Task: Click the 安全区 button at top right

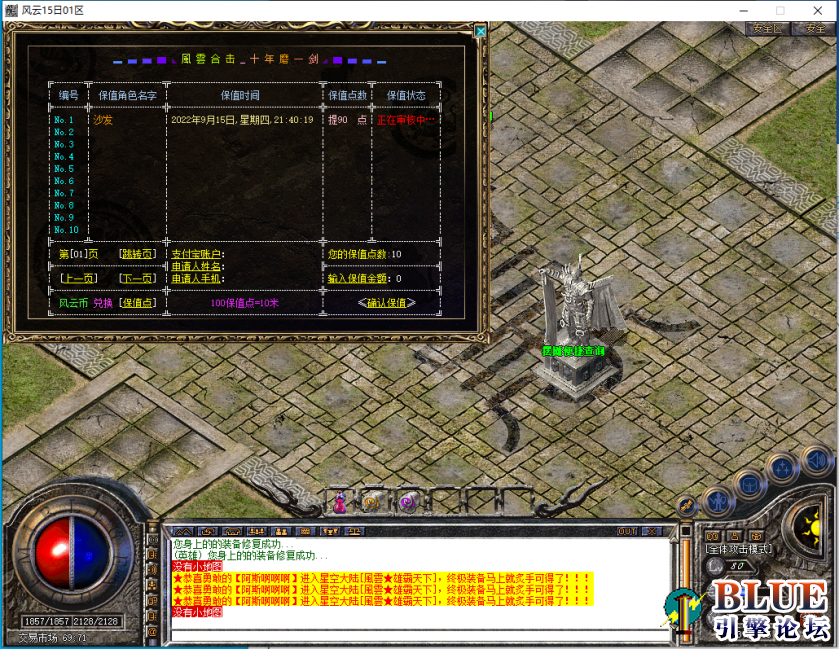Action: click(x=767, y=29)
